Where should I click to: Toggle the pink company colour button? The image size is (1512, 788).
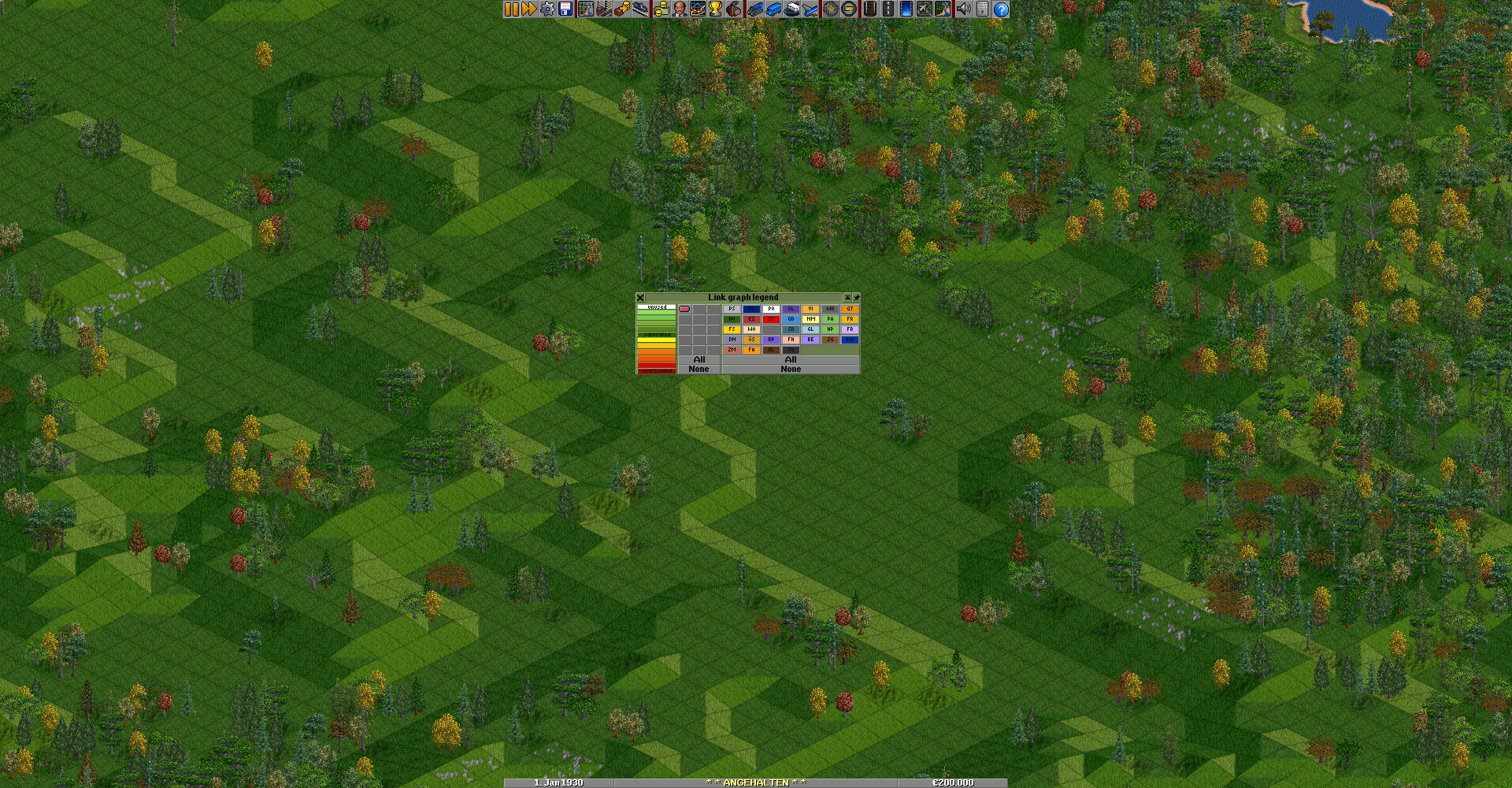pos(684,309)
